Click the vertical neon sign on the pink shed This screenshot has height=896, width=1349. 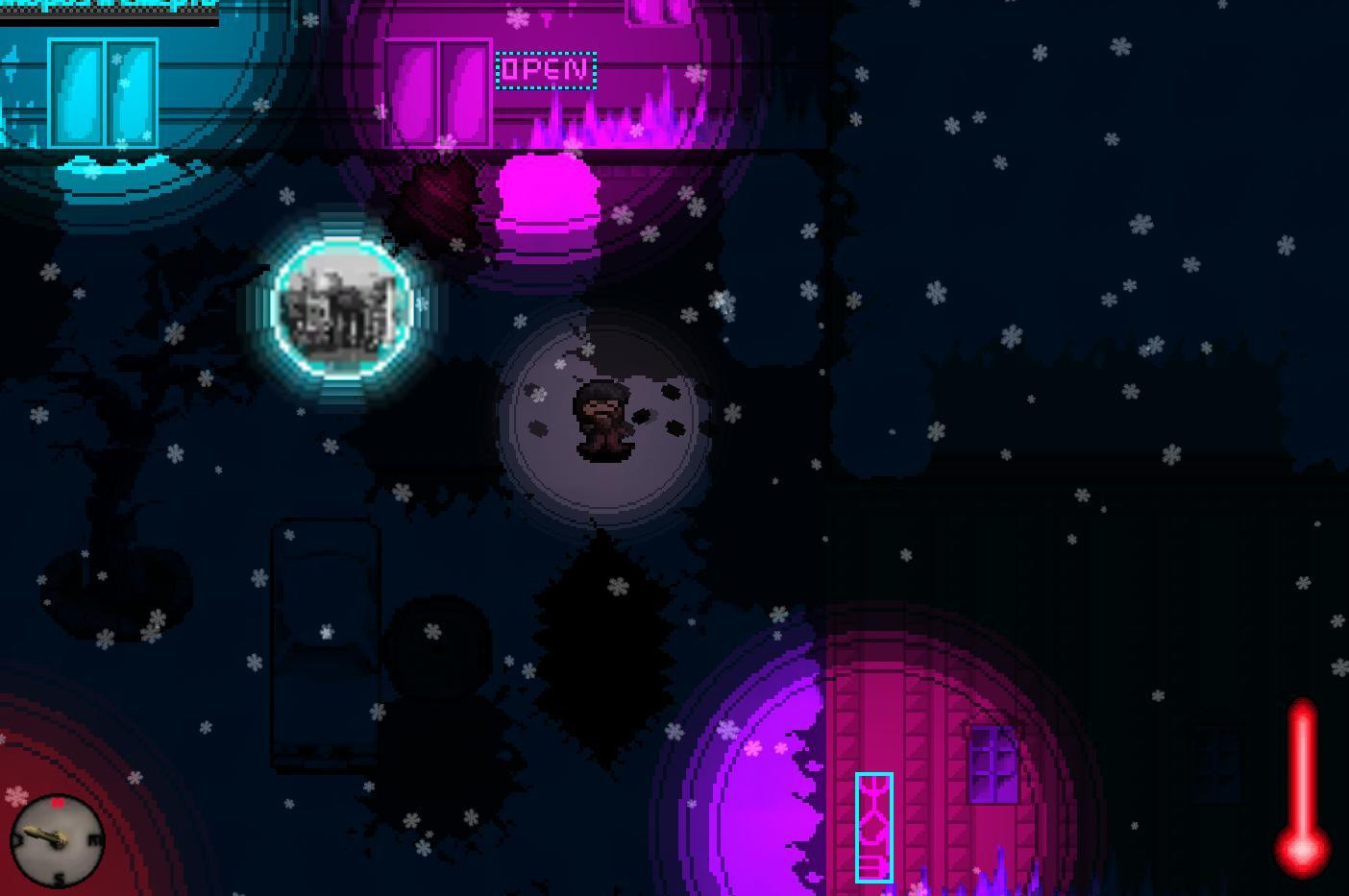coord(873,828)
